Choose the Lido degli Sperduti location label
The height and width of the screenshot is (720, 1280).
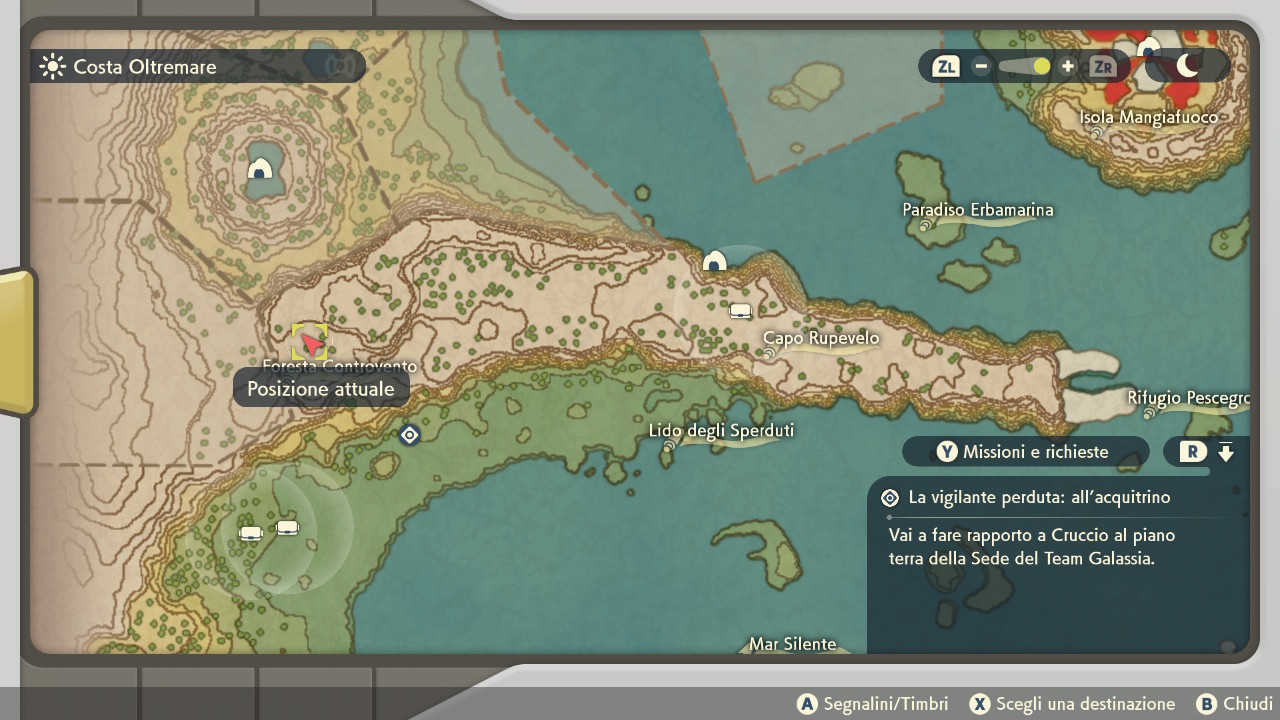pyautogui.click(x=721, y=431)
